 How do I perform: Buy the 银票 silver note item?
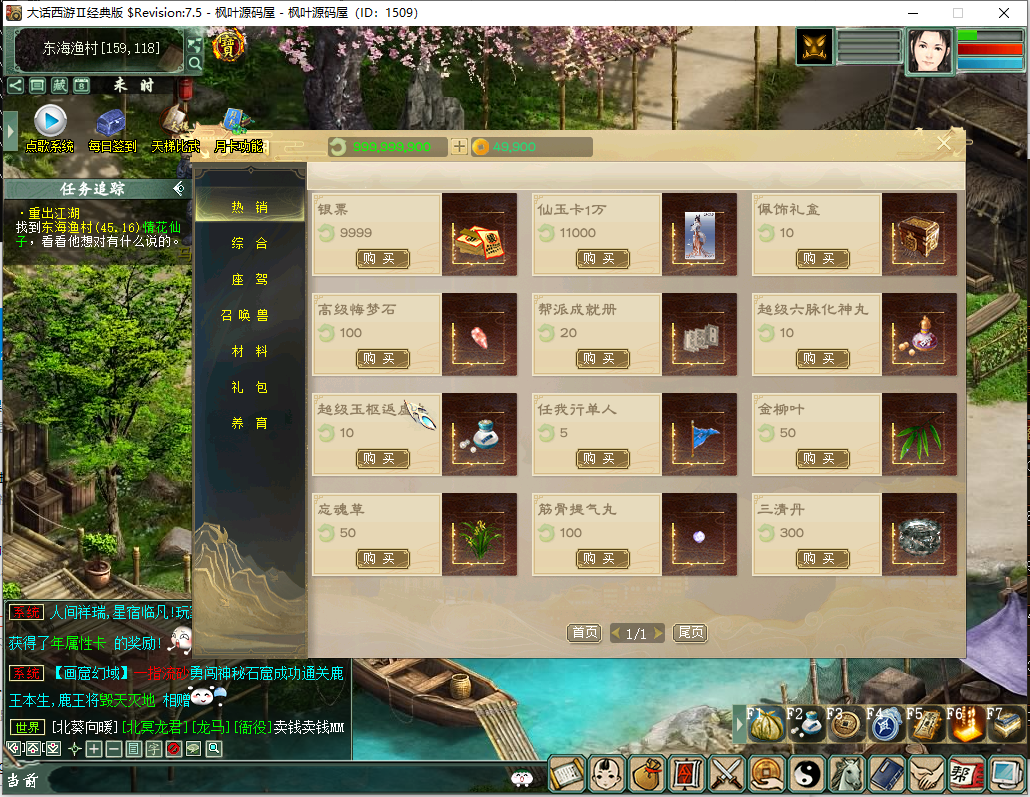[x=382, y=259]
